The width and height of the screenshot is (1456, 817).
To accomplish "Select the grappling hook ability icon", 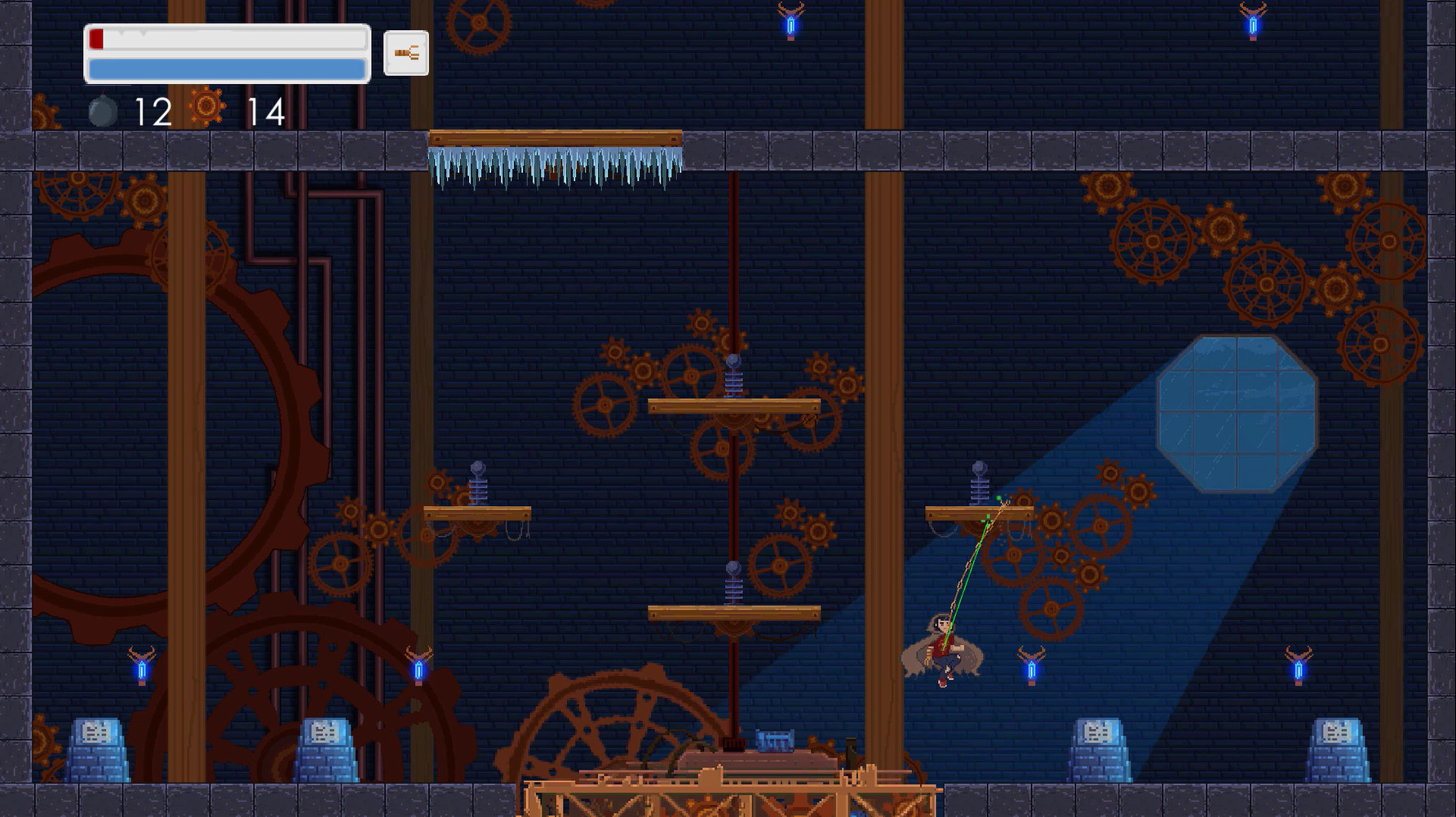I will (x=405, y=52).
